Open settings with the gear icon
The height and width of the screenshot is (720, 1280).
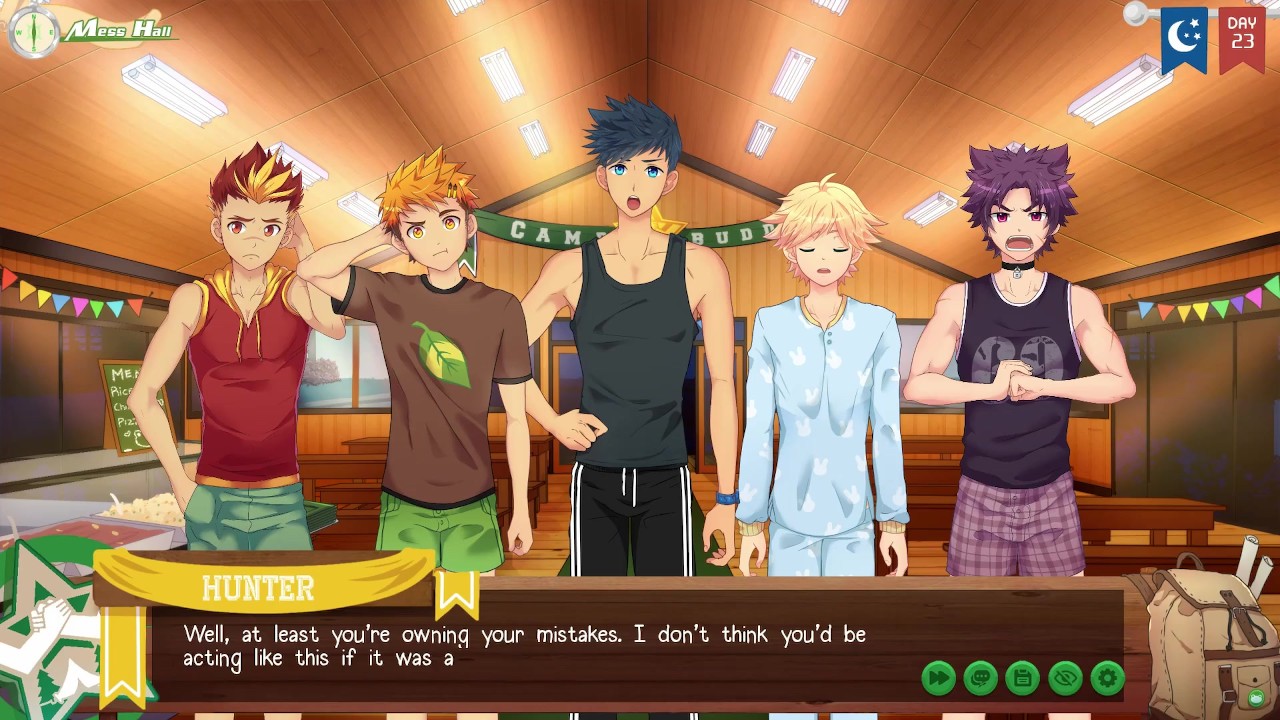click(1107, 679)
